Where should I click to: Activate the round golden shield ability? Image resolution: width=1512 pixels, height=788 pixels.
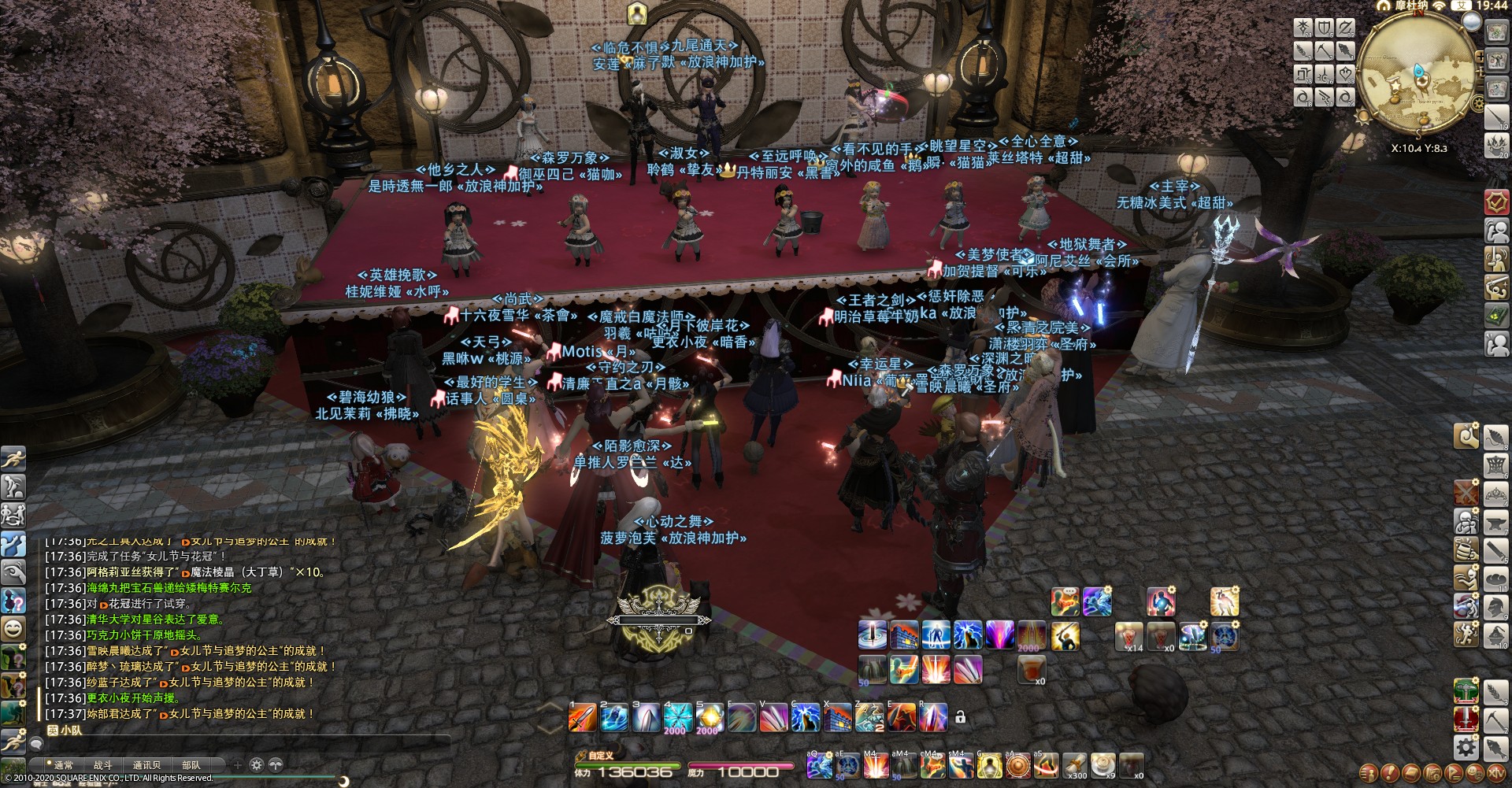click(1018, 764)
